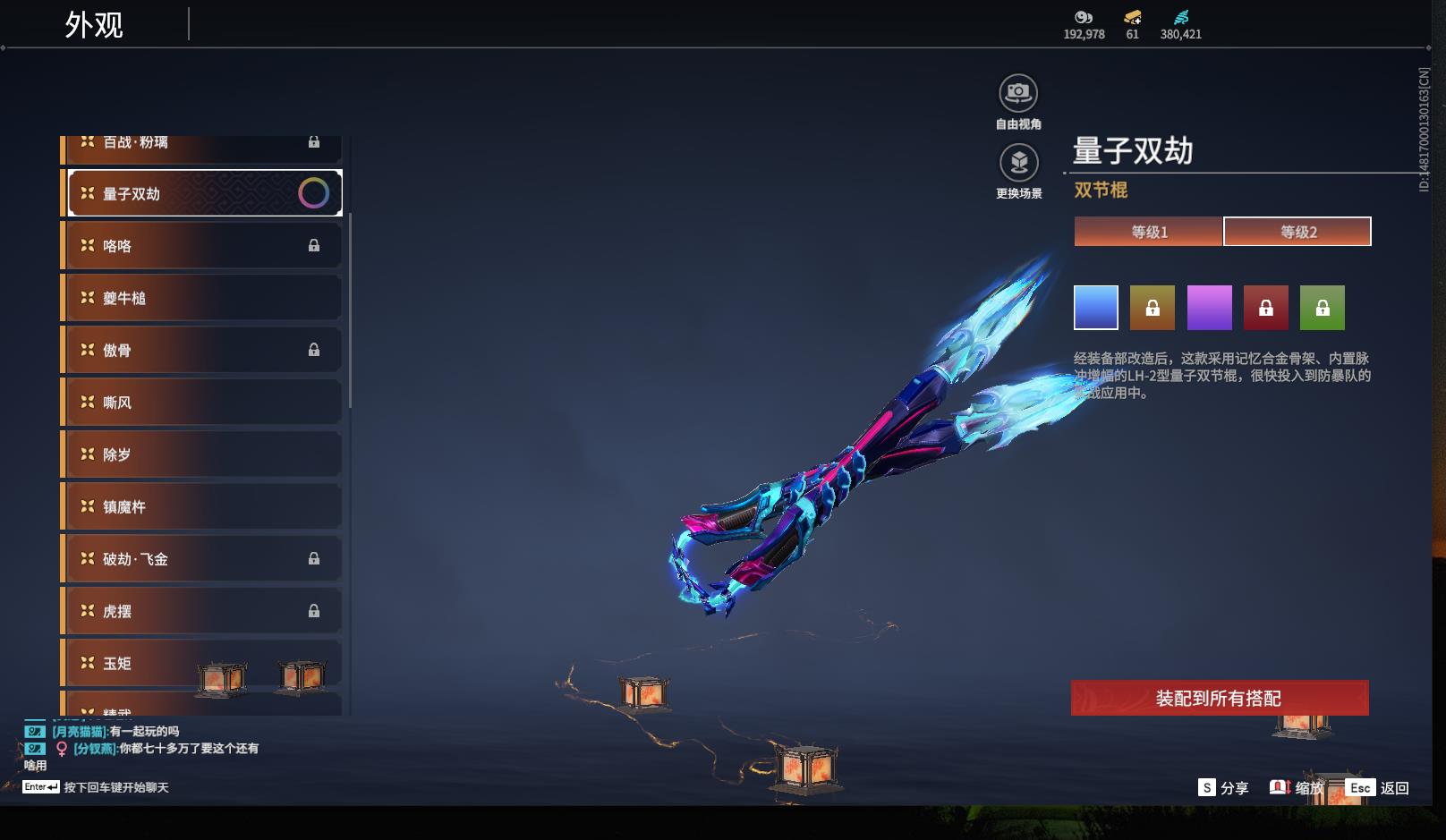Open the 自由视角 free camera view
This screenshot has width=1446, height=840.
(x=1018, y=93)
